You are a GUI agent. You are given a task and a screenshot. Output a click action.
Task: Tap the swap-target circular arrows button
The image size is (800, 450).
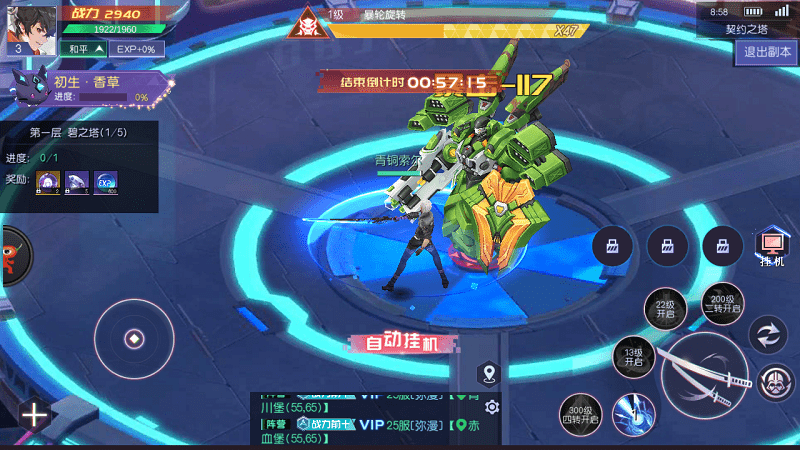pyautogui.click(x=769, y=334)
